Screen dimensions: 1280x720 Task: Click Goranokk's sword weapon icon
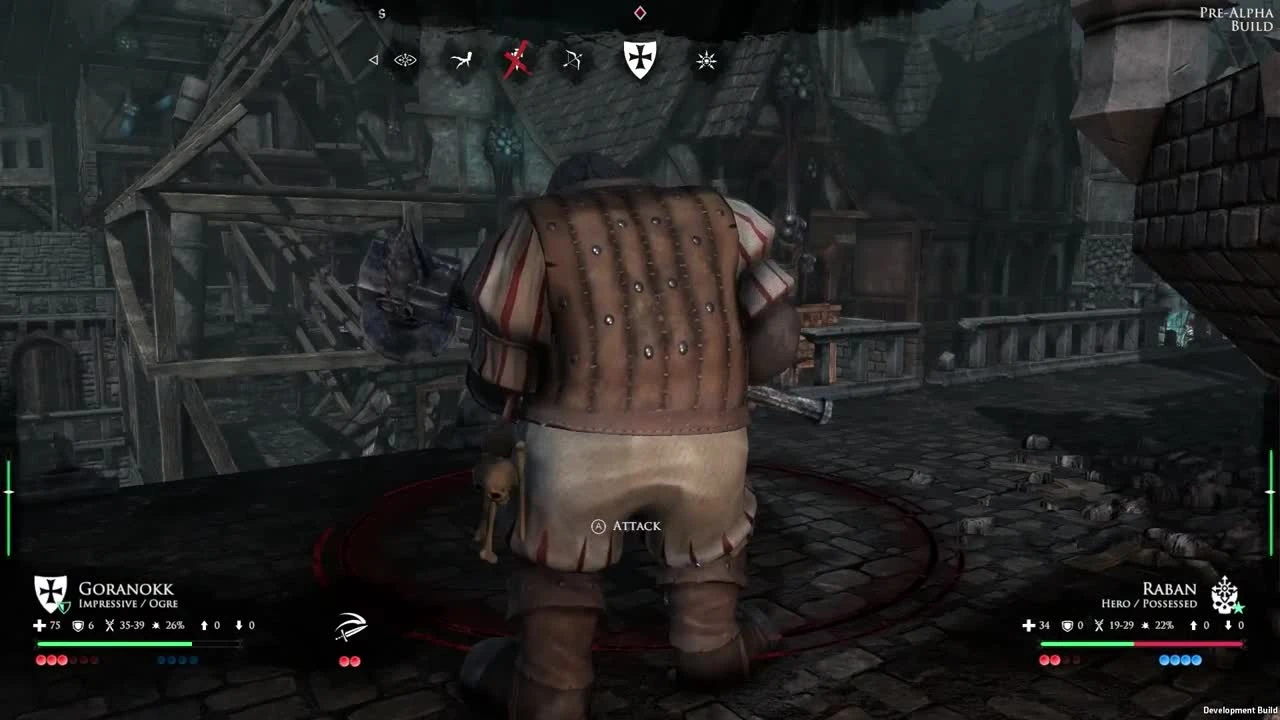click(x=349, y=625)
